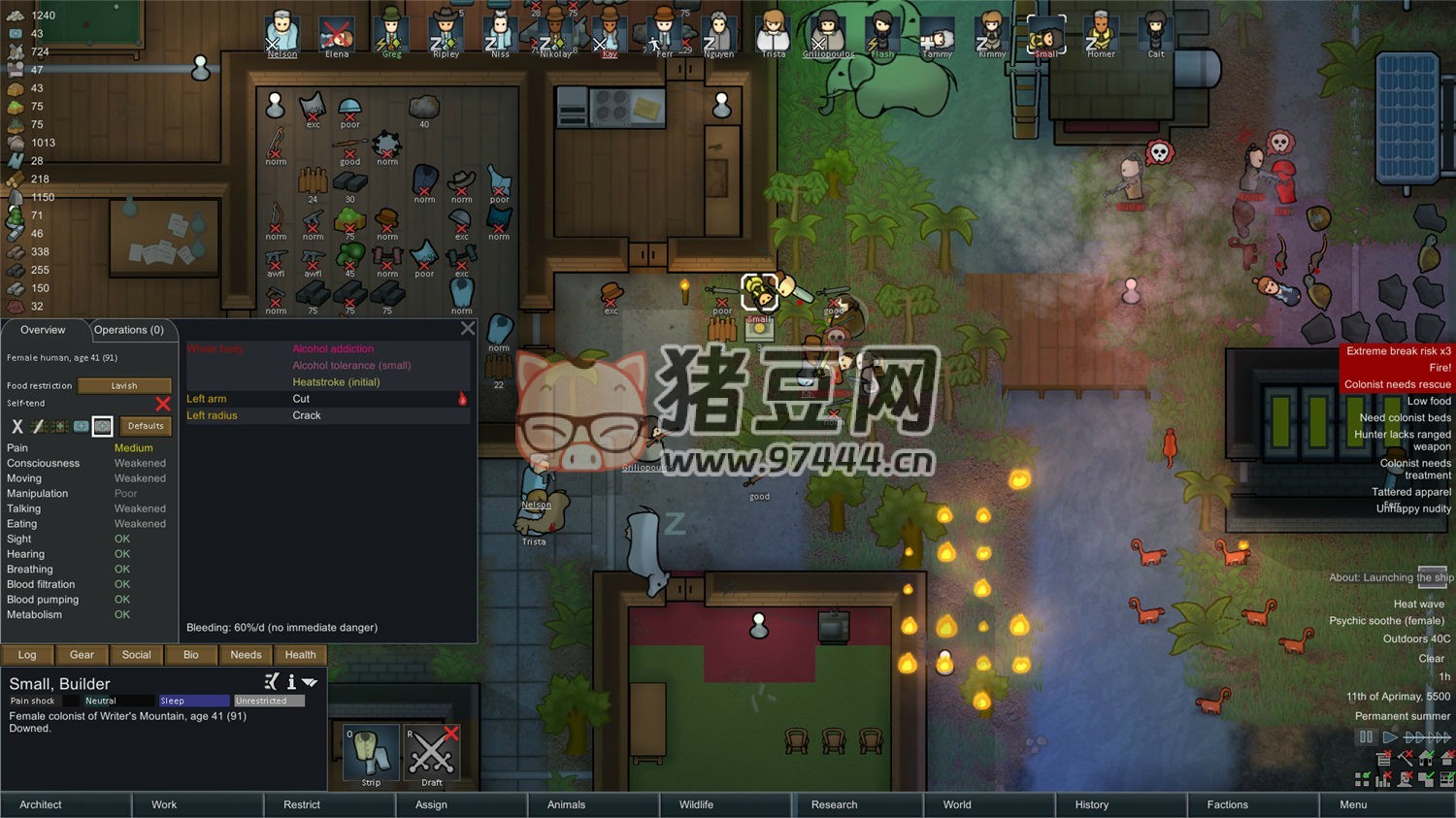
Task: Switch to the Operations (0) tab
Action: (129, 330)
